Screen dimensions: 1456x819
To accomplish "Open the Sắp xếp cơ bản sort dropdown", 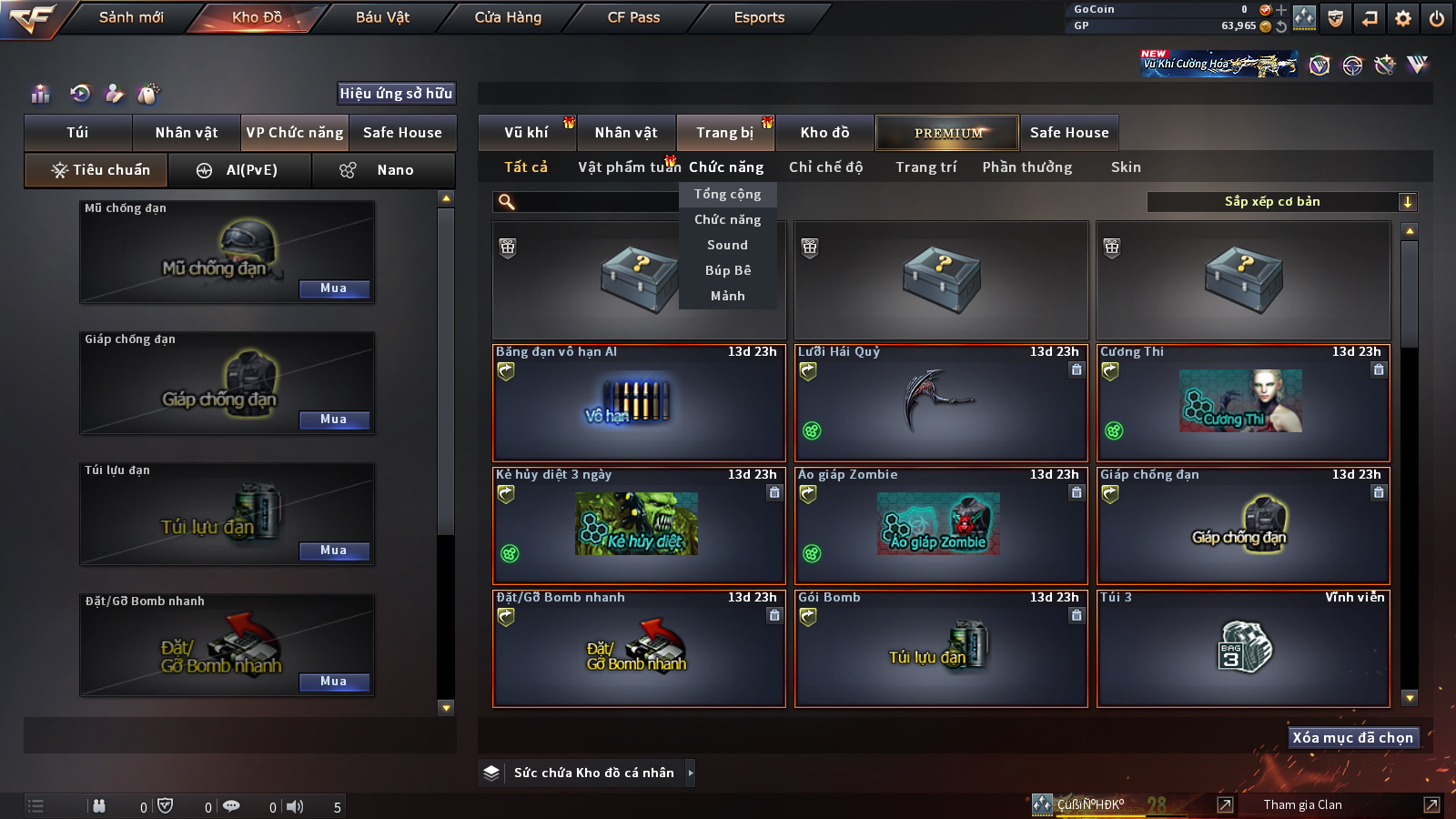I will point(1281,202).
